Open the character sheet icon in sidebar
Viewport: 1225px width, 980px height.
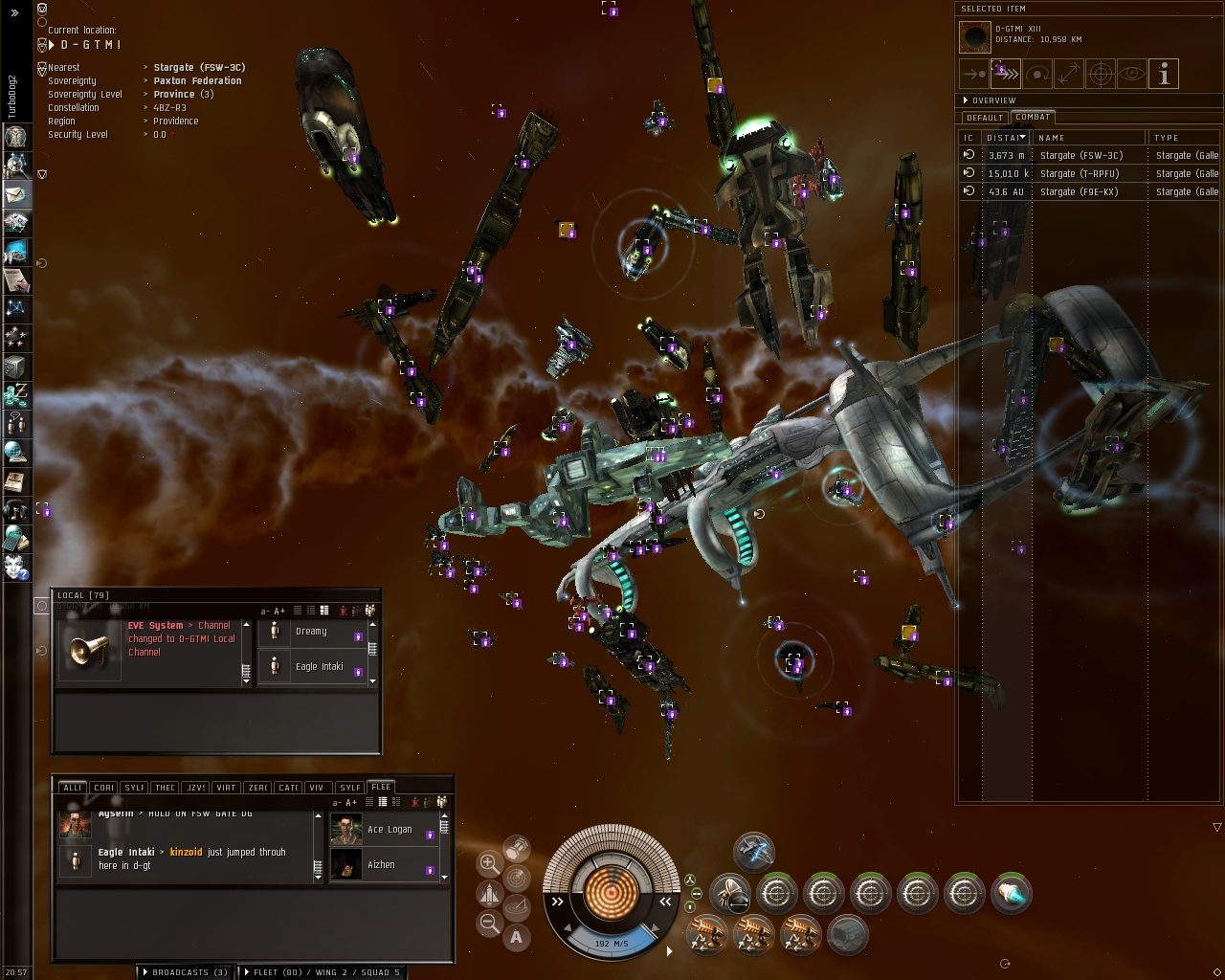(x=16, y=136)
